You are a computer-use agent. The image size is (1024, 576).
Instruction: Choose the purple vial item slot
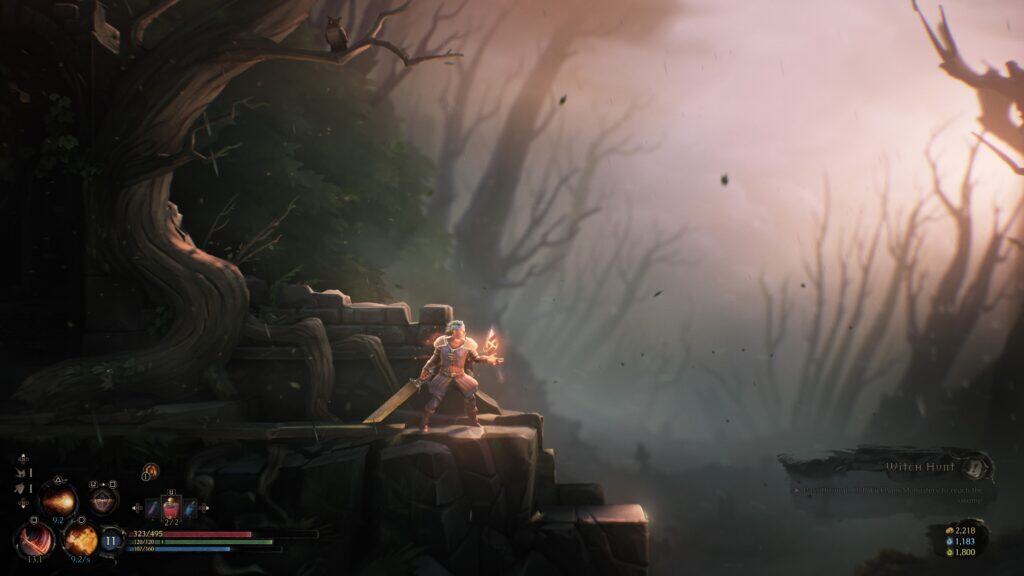click(153, 509)
